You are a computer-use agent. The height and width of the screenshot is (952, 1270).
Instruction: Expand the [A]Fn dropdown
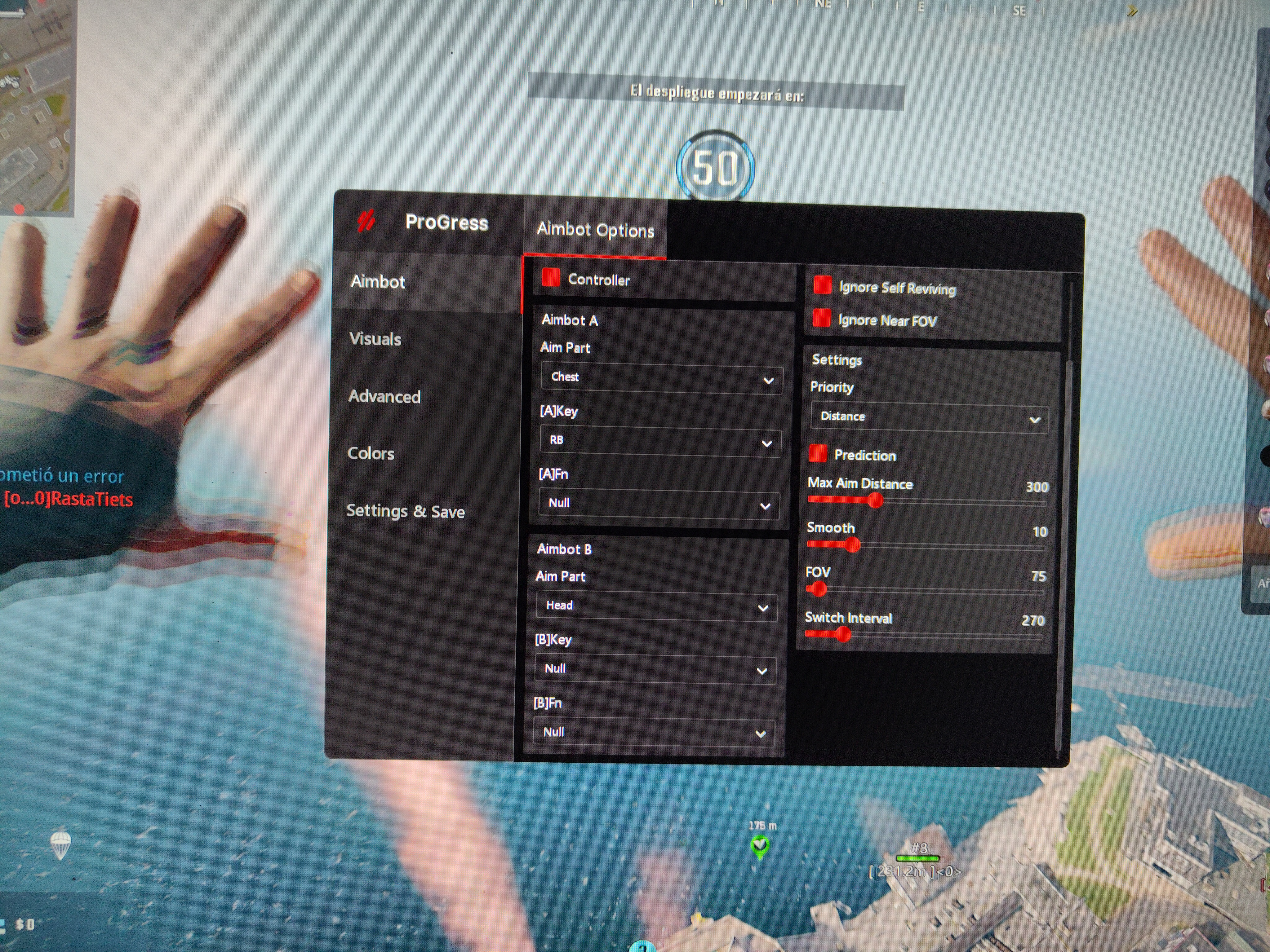click(x=659, y=505)
